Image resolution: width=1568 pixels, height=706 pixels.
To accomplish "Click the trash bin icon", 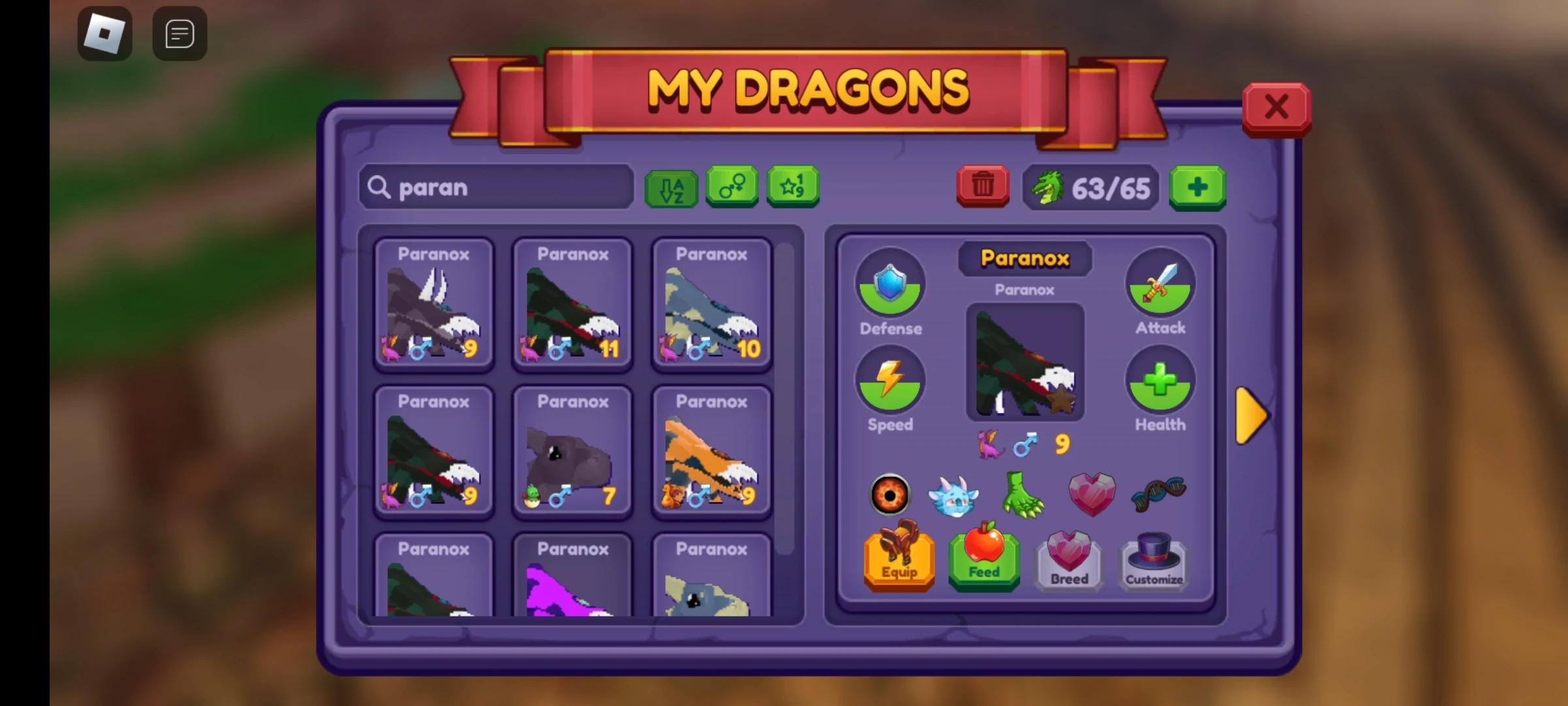I will point(983,188).
